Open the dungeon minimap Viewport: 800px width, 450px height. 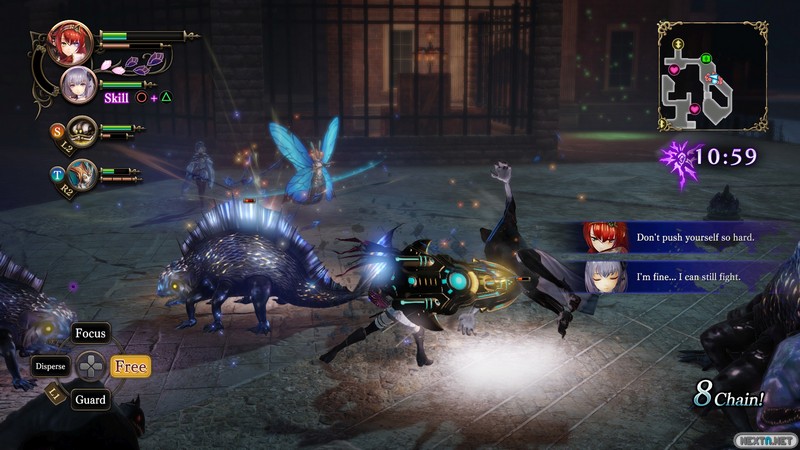click(x=712, y=77)
